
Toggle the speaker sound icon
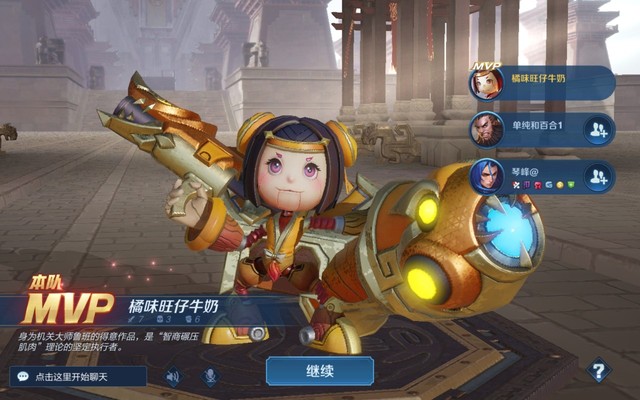pos(173,377)
